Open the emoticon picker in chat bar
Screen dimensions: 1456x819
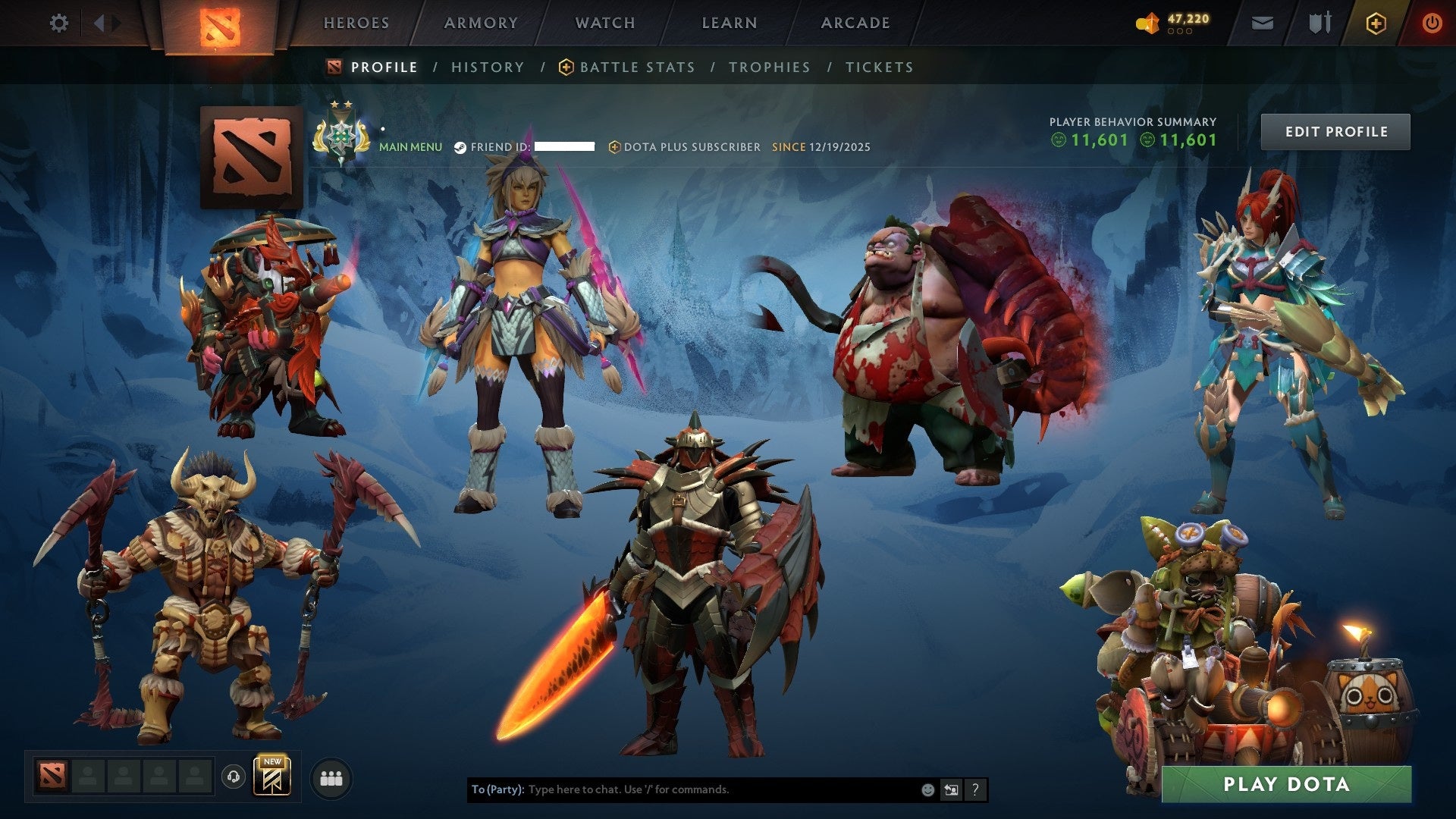(x=927, y=789)
